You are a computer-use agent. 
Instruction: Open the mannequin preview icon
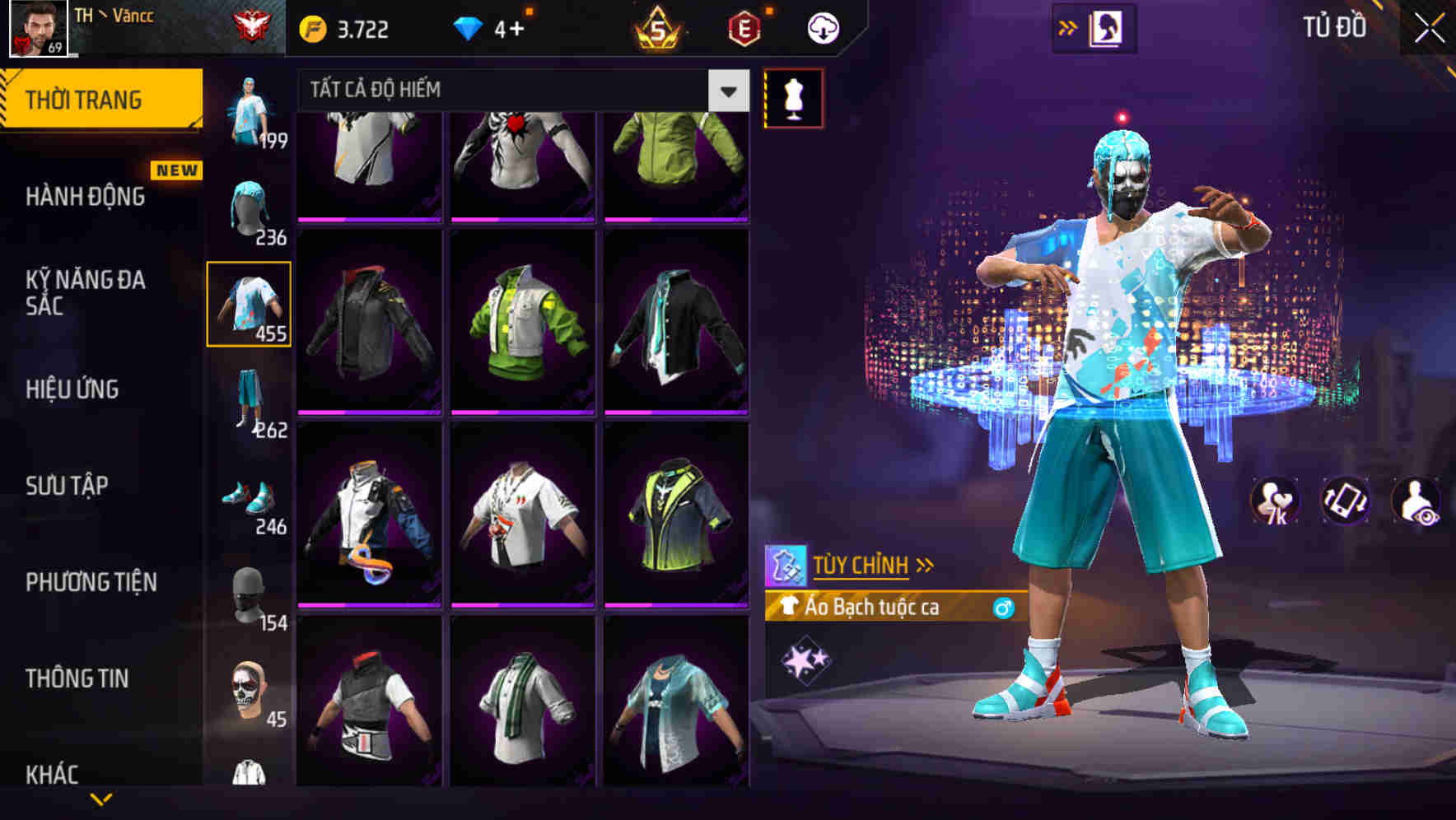coord(793,99)
